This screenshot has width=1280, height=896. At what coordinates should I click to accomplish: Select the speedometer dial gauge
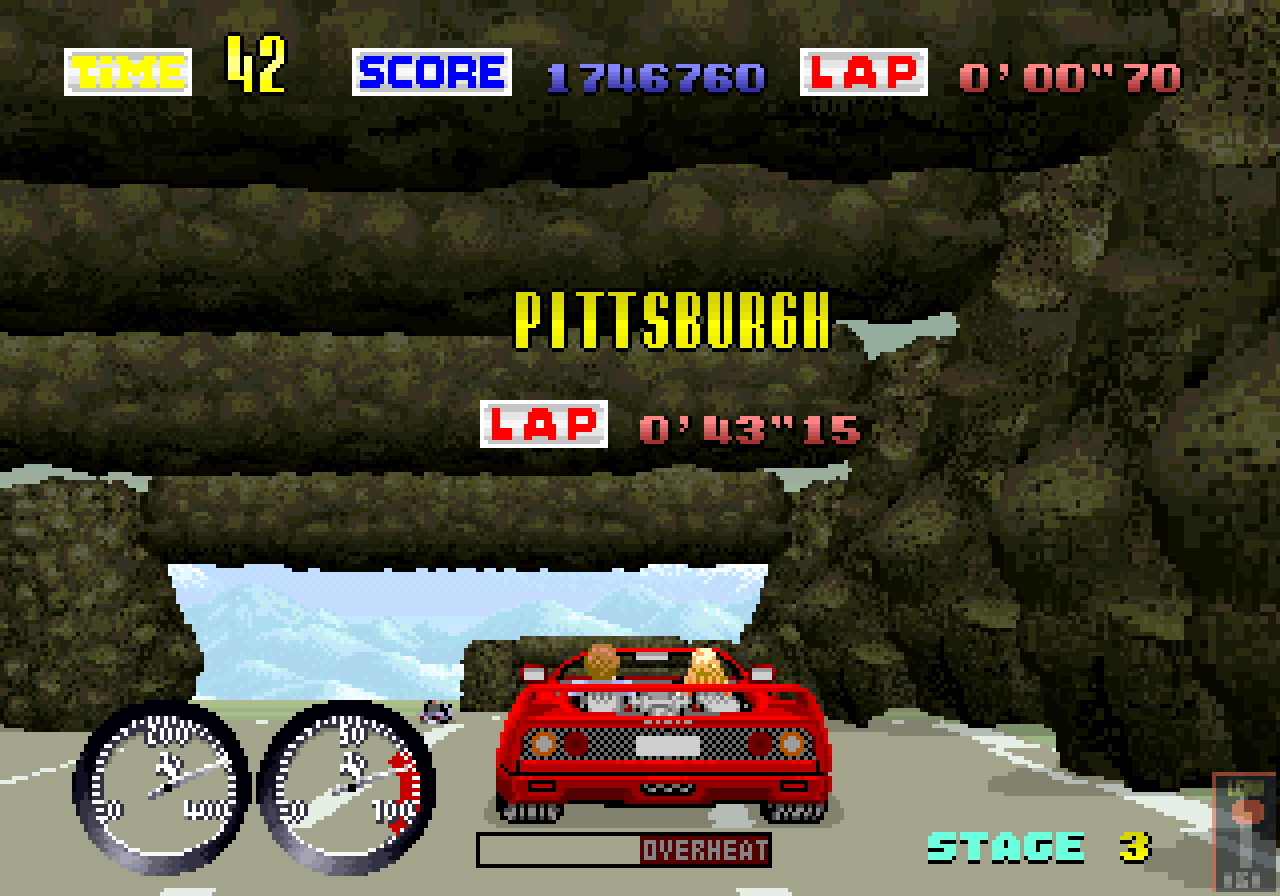[x=162, y=785]
